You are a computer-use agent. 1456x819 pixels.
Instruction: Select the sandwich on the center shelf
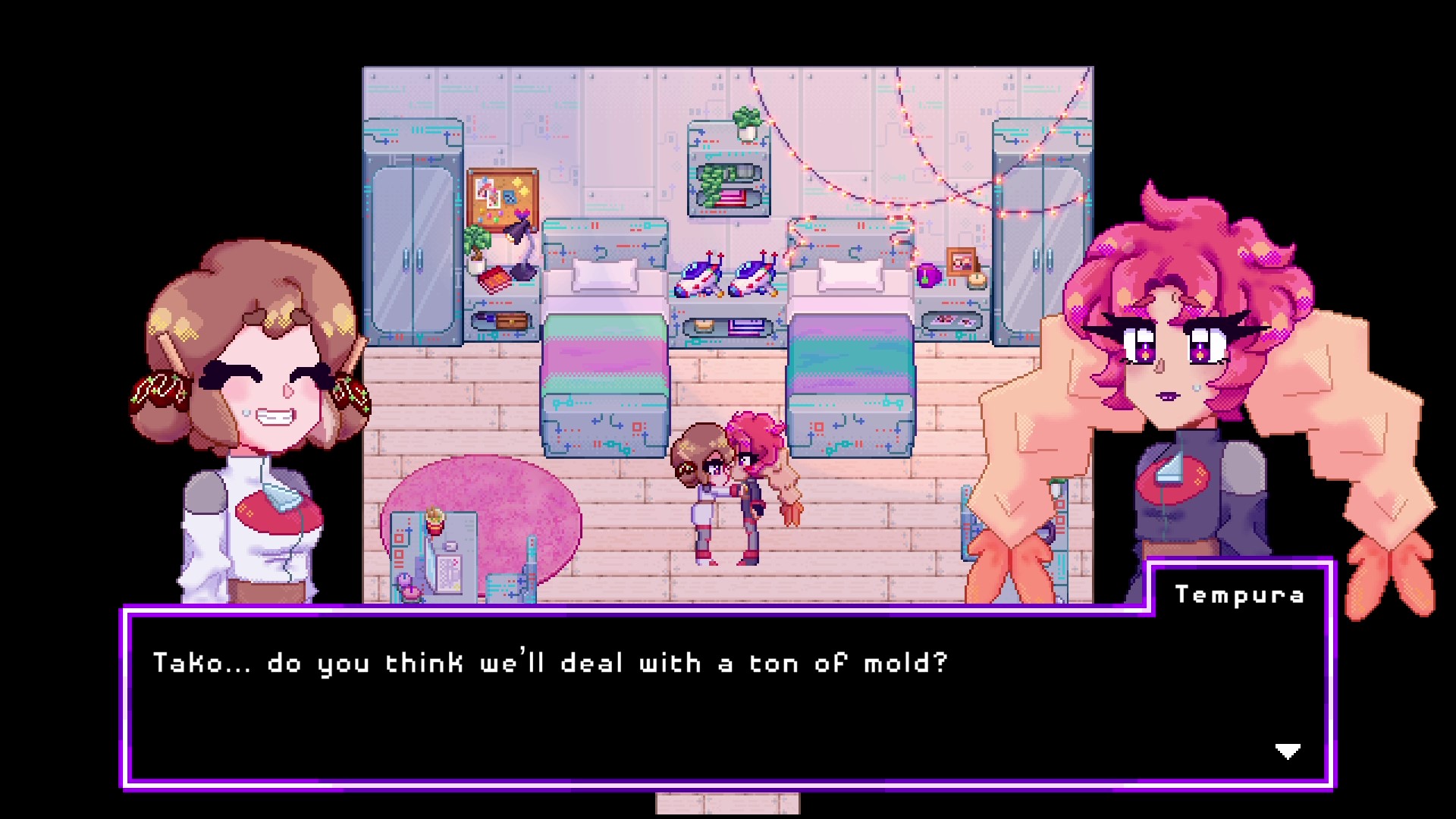(x=702, y=326)
